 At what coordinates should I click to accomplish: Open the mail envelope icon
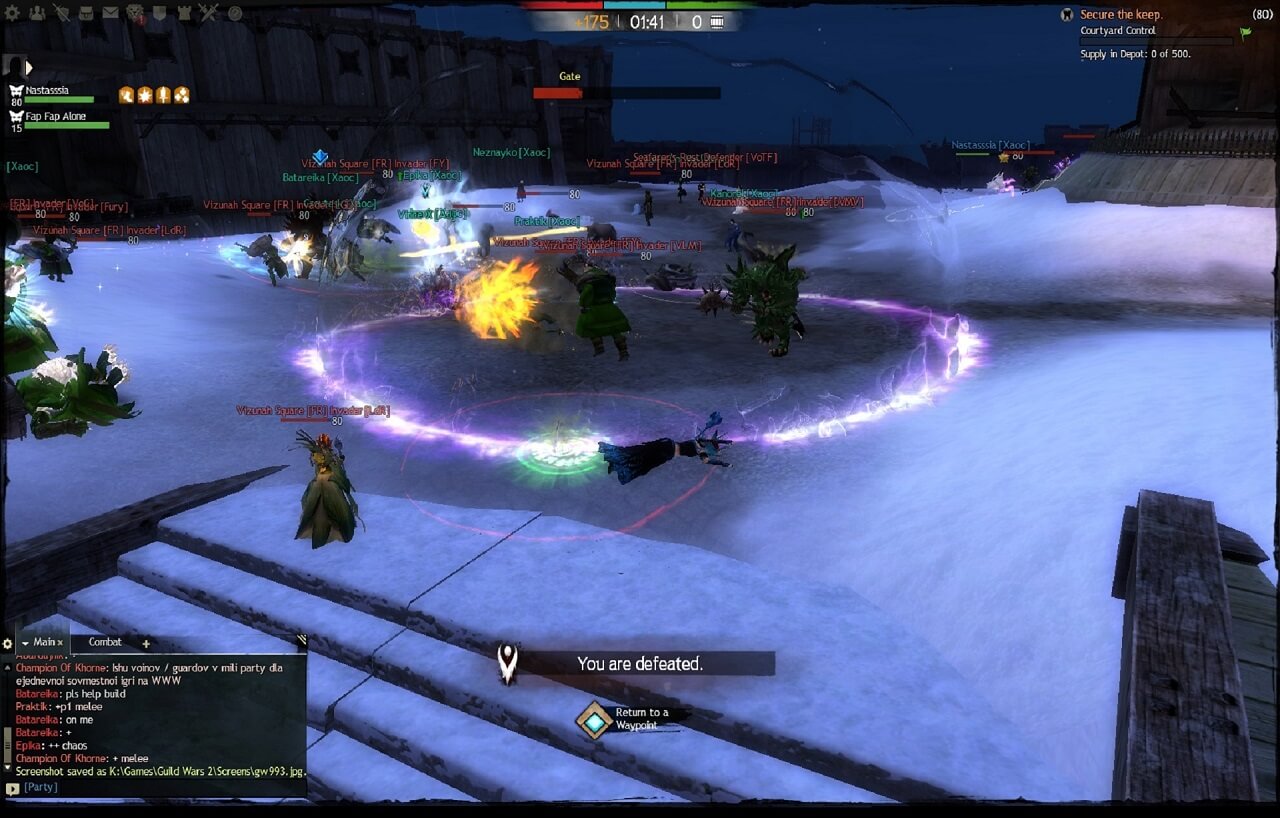point(110,13)
